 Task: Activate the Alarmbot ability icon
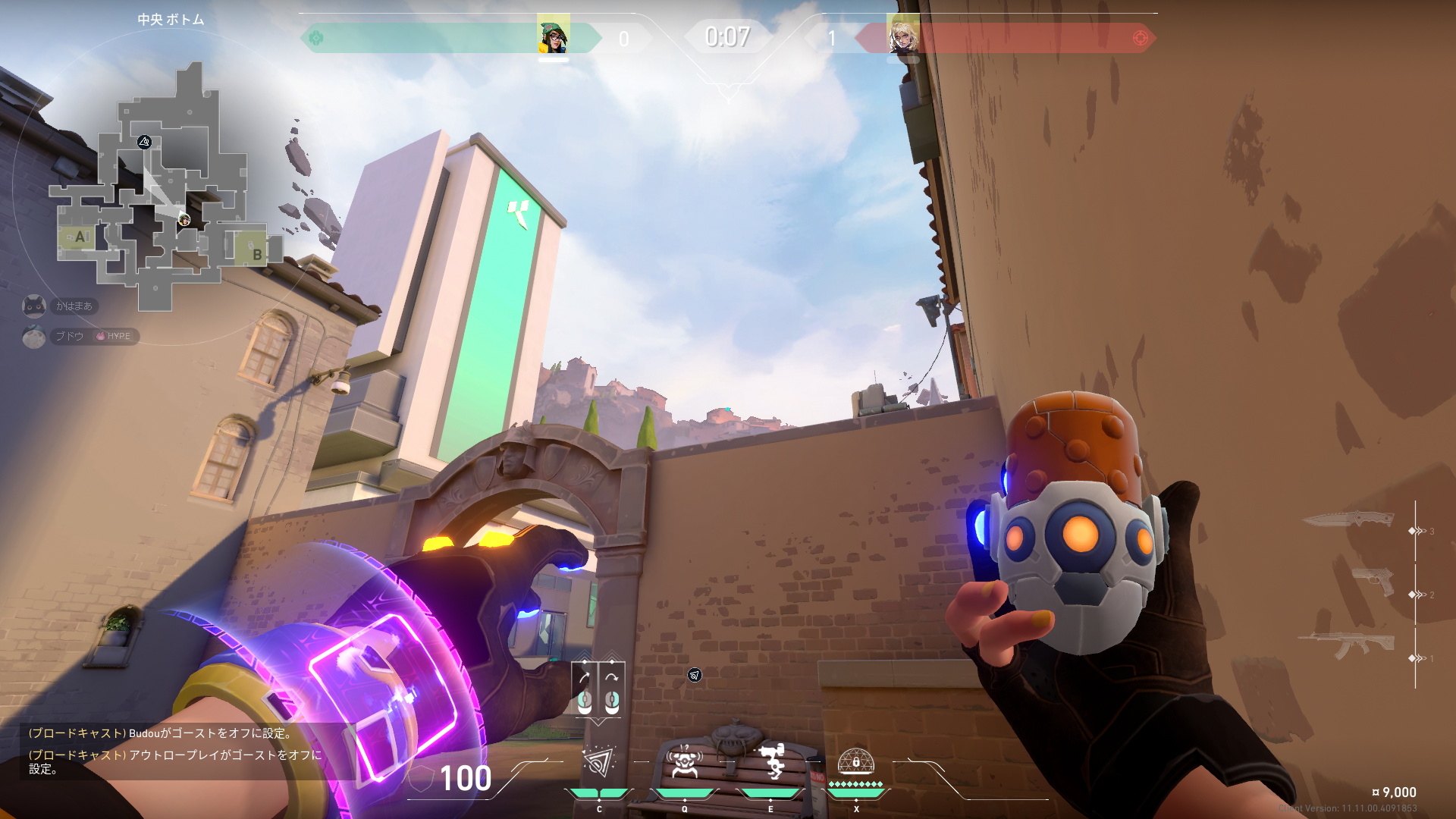[684, 764]
